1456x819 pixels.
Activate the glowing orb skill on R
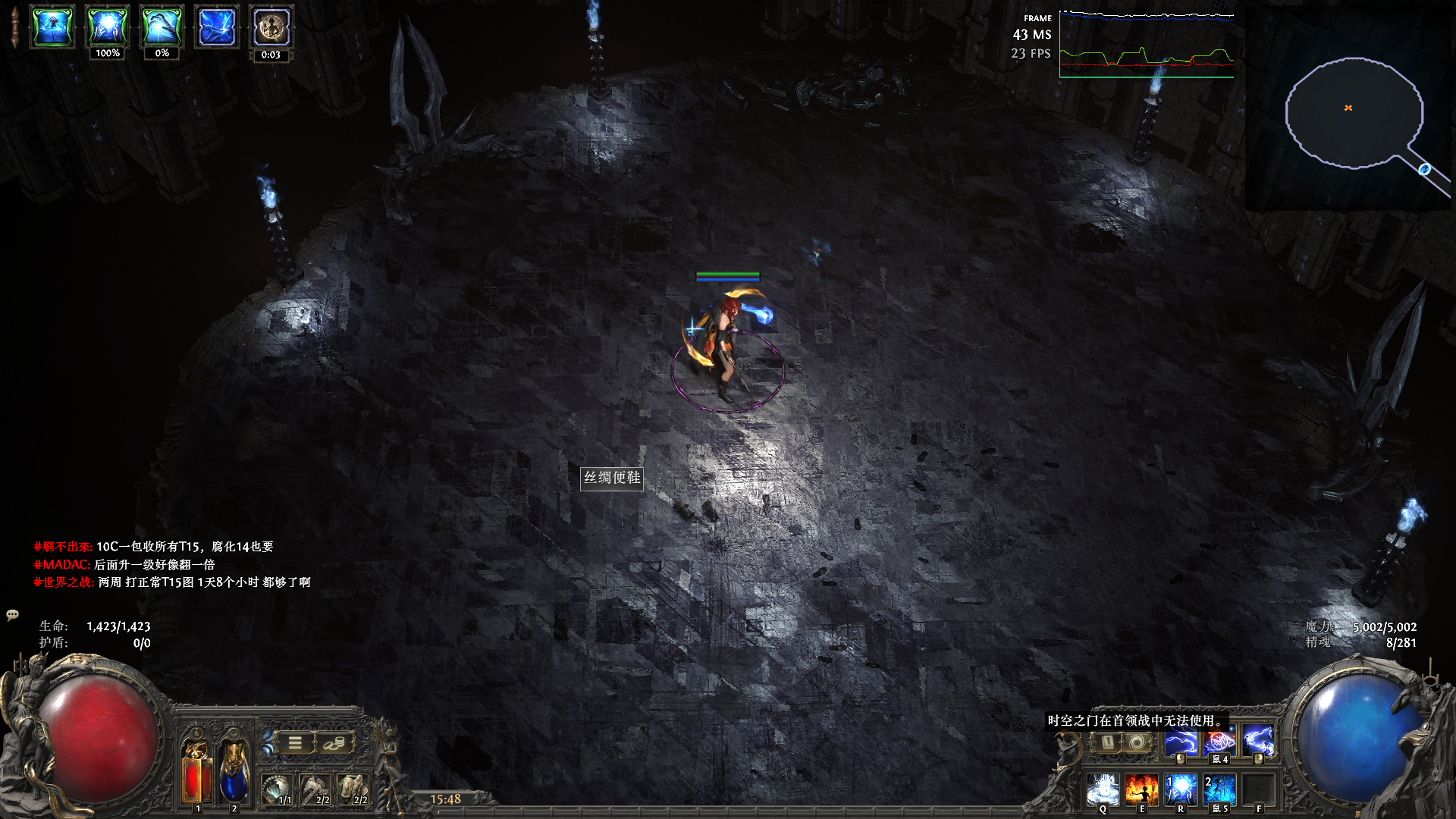point(1180,789)
